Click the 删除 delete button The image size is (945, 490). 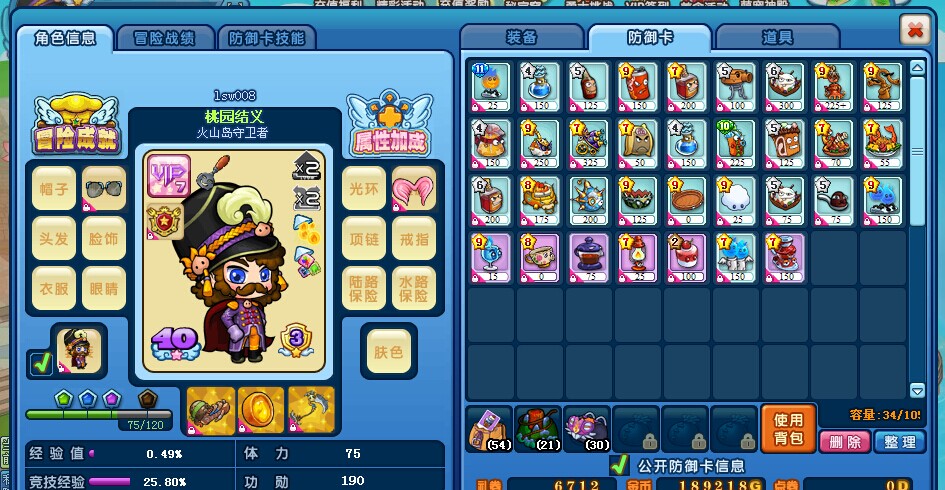844,442
